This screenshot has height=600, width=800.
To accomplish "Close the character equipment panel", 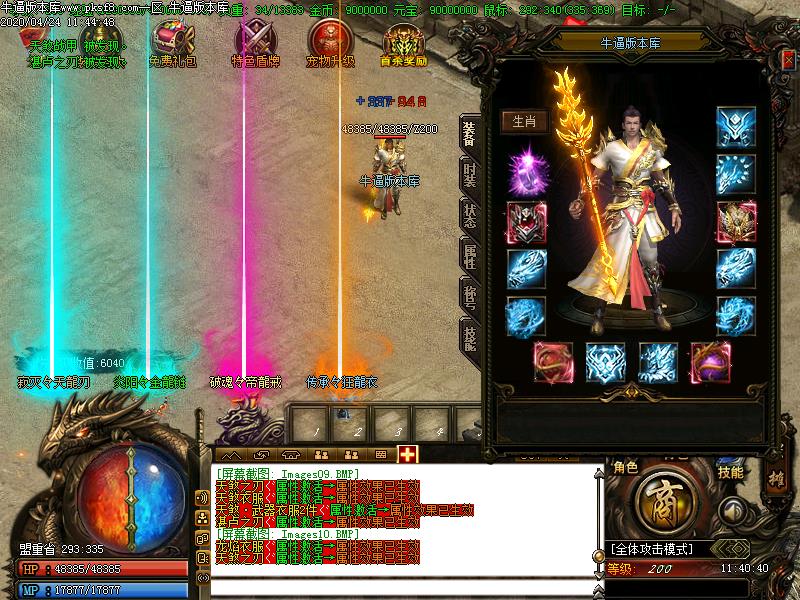I will [789, 58].
